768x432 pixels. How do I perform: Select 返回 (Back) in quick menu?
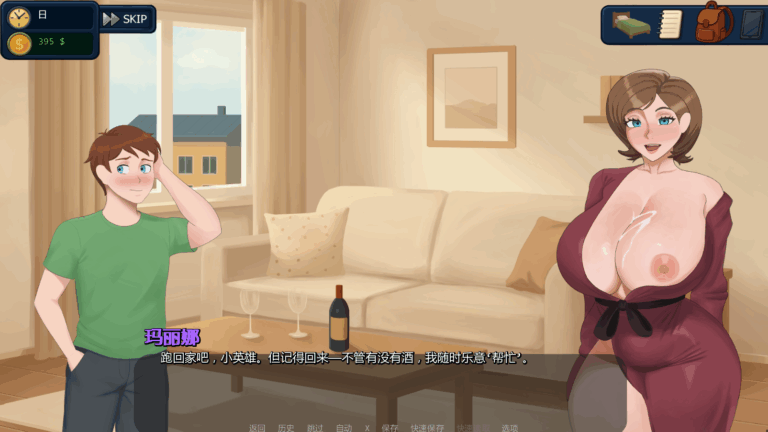point(257,427)
